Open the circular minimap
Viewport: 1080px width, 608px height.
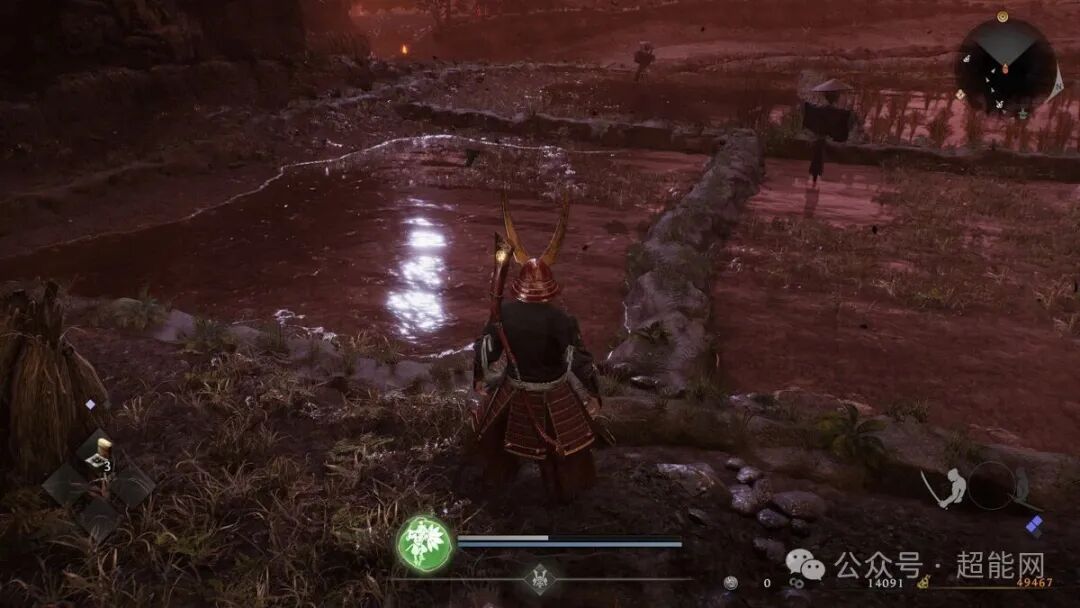pyautogui.click(x=1005, y=62)
